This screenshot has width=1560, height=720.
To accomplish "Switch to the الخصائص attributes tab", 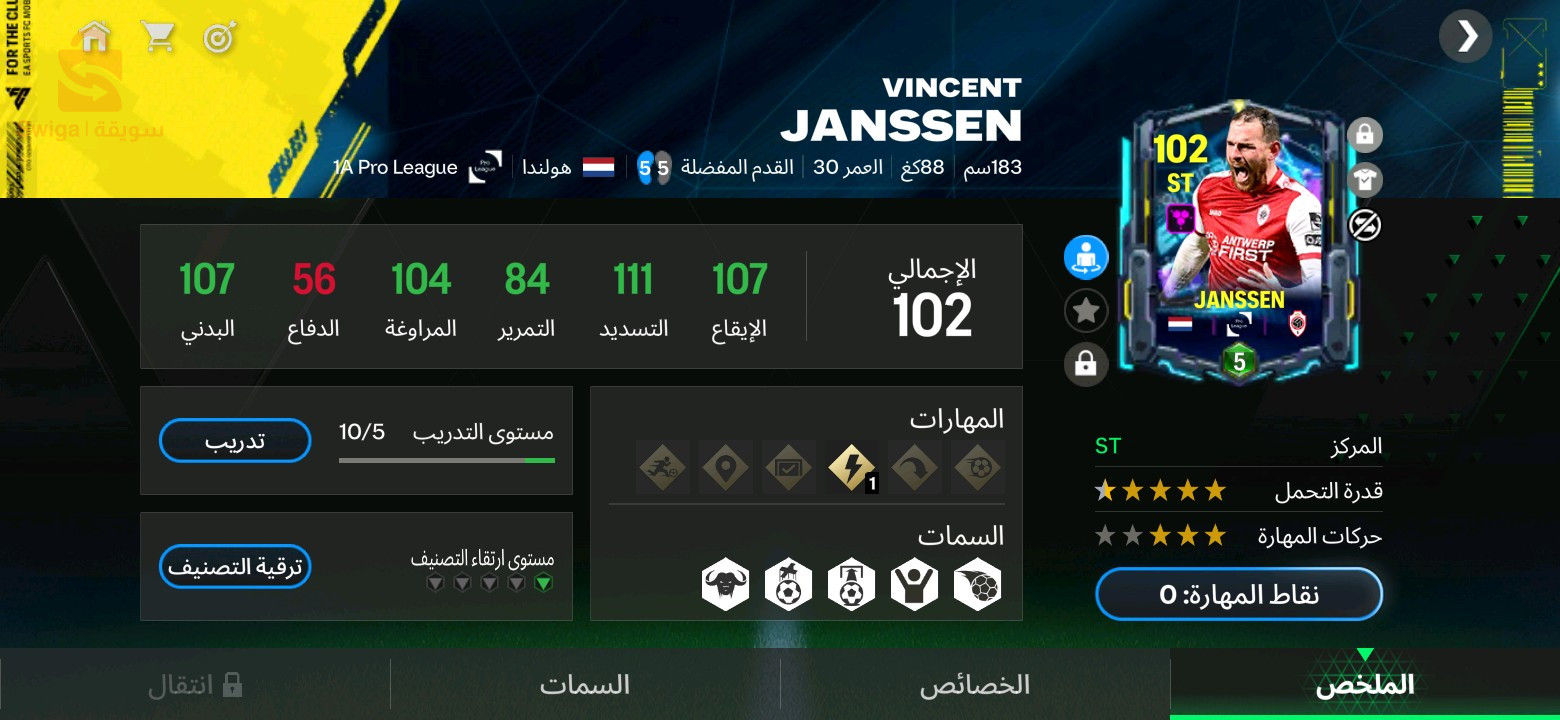I will [975, 685].
